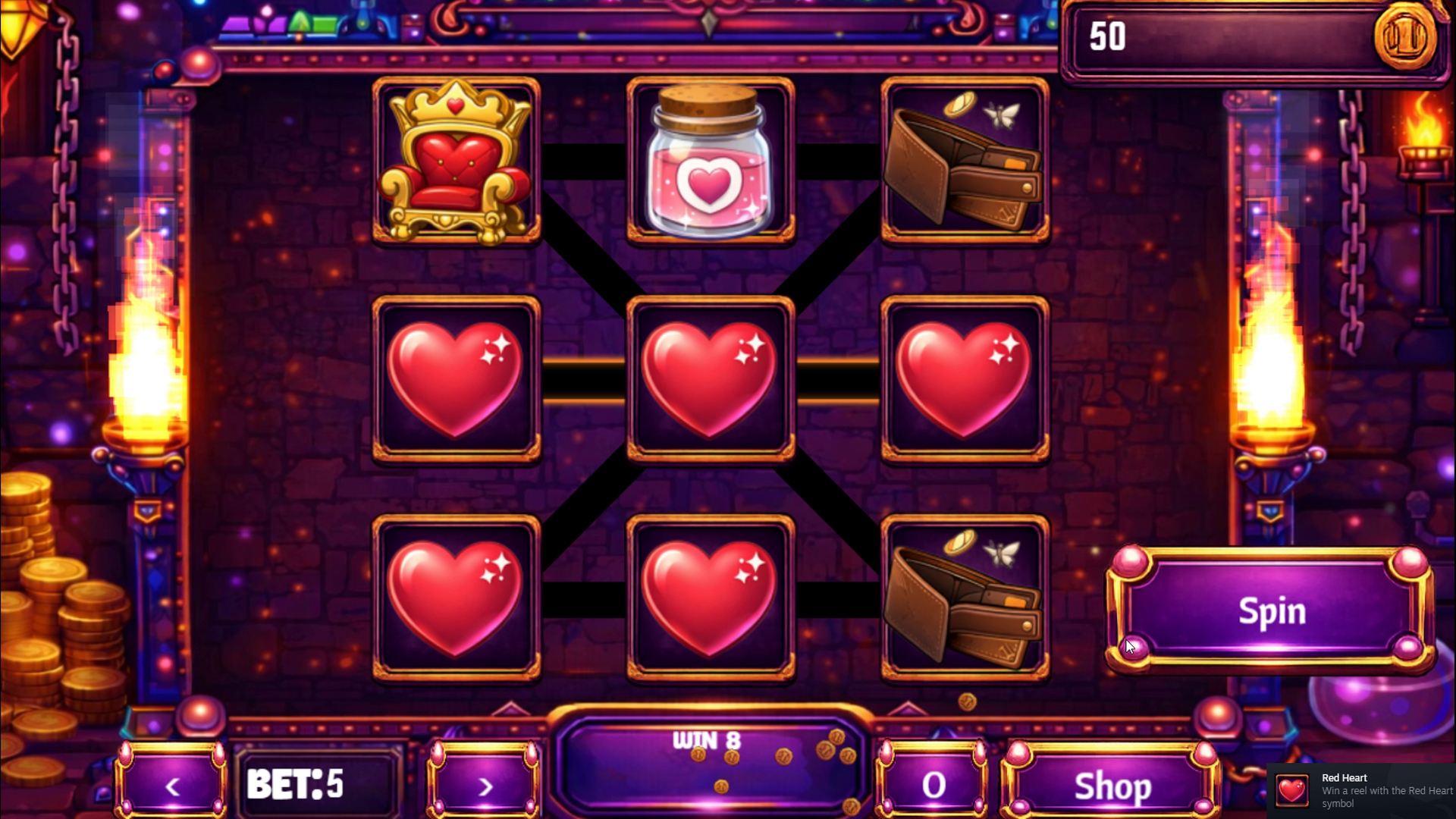Click the heart icon in the Red Heart notification
The height and width of the screenshot is (819, 1456).
(x=1291, y=790)
